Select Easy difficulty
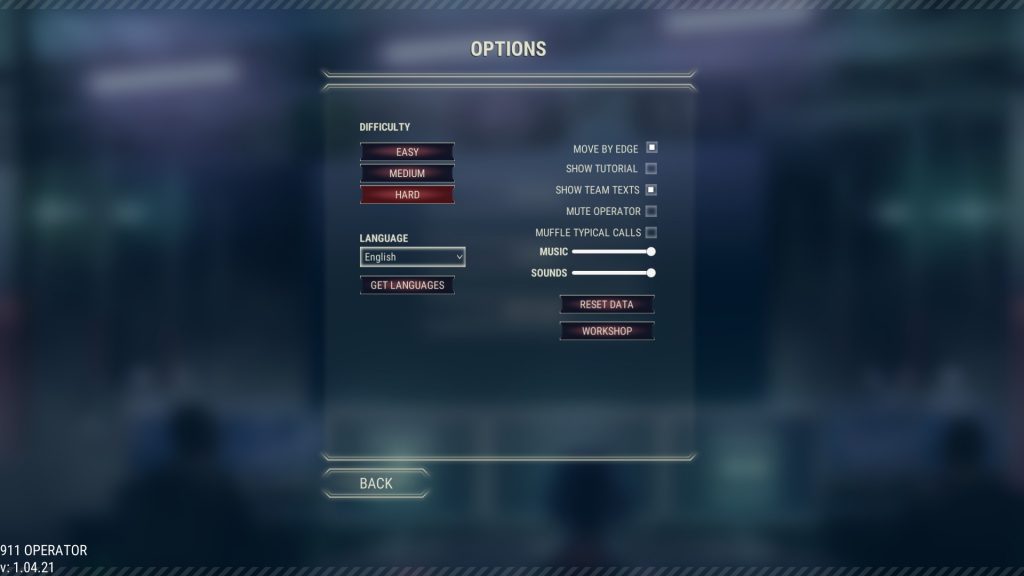 407,152
